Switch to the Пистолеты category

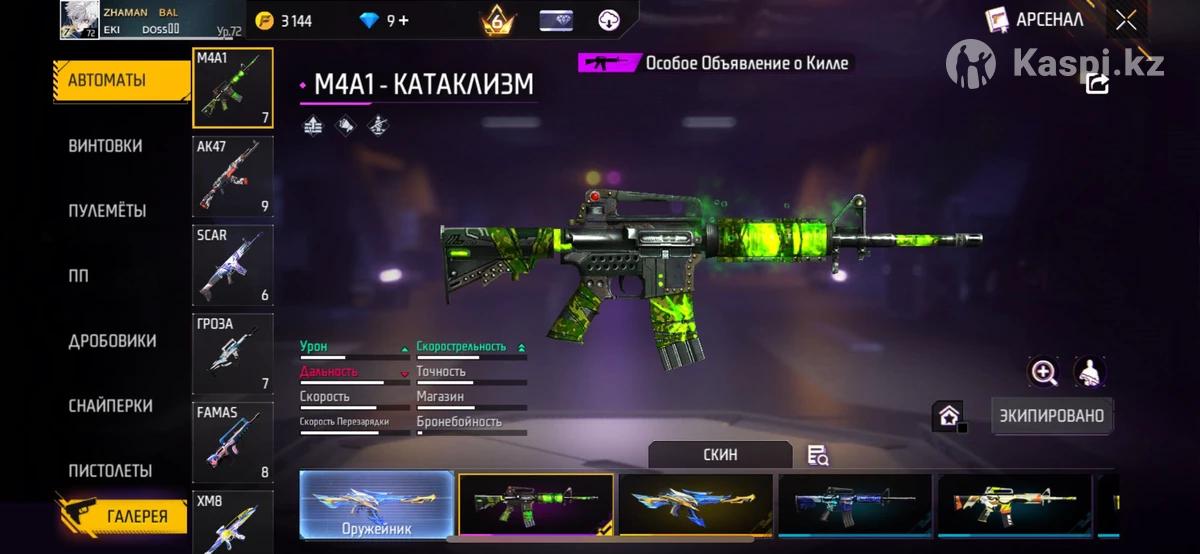(110, 471)
